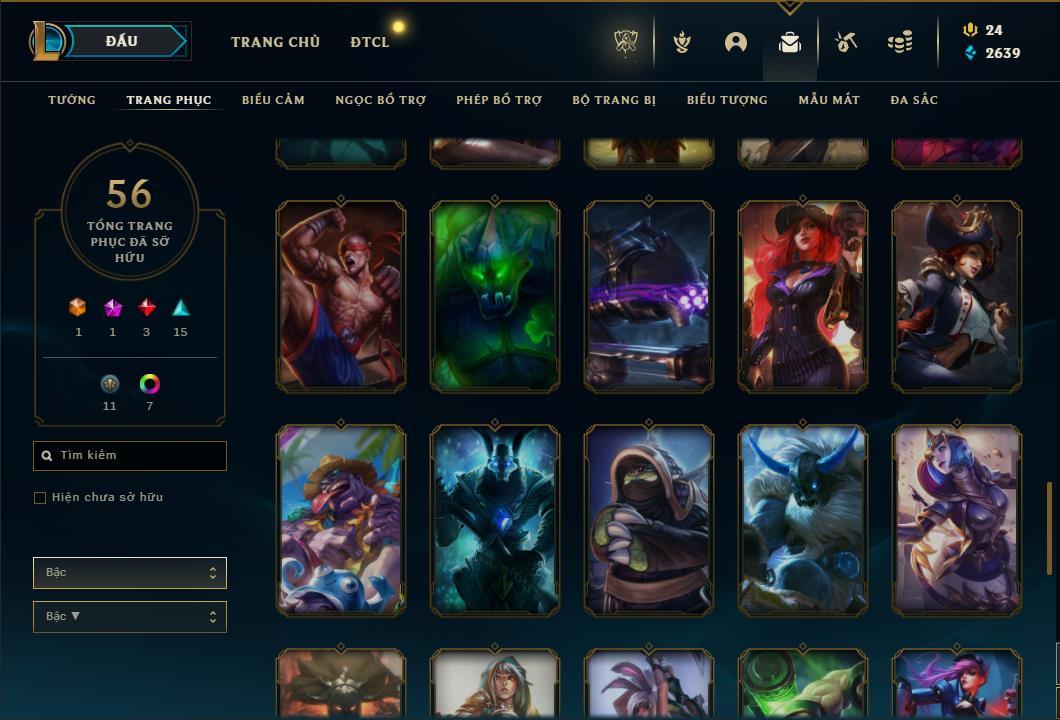The width and height of the screenshot is (1060, 720).
Task: Switch to the MẪU MẮT tab
Action: [x=829, y=100]
